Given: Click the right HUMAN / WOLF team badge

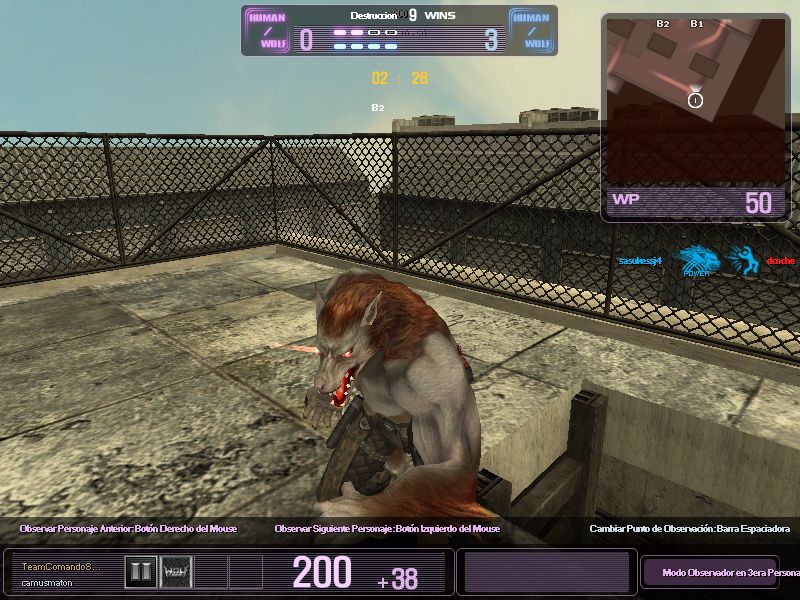Looking at the screenshot, I should click(533, 30).
